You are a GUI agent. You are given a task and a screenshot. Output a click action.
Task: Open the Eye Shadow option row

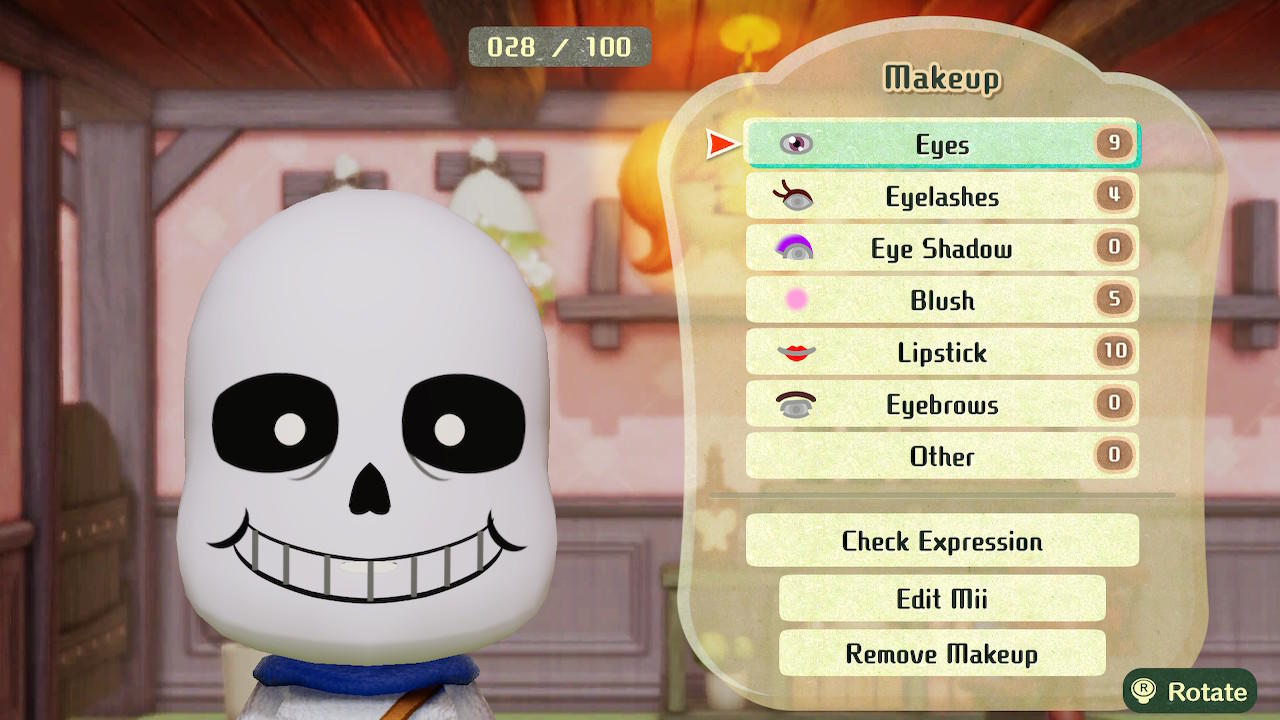click(x=940, y=248)
